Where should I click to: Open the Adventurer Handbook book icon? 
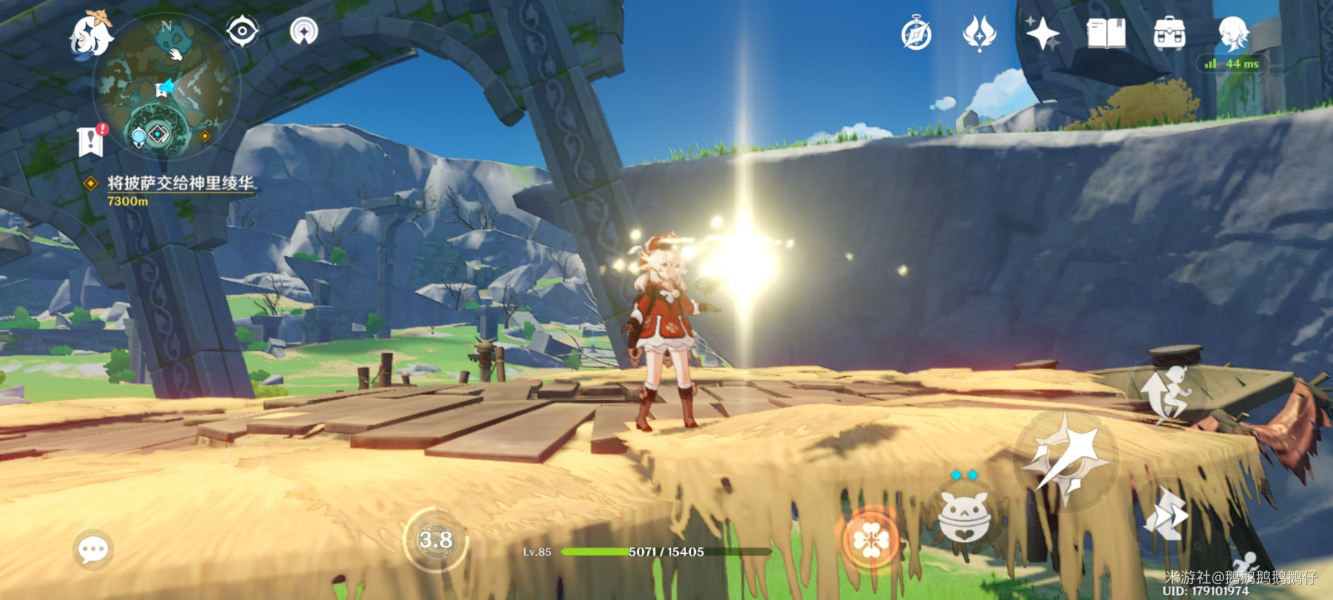coord(1105,34)
